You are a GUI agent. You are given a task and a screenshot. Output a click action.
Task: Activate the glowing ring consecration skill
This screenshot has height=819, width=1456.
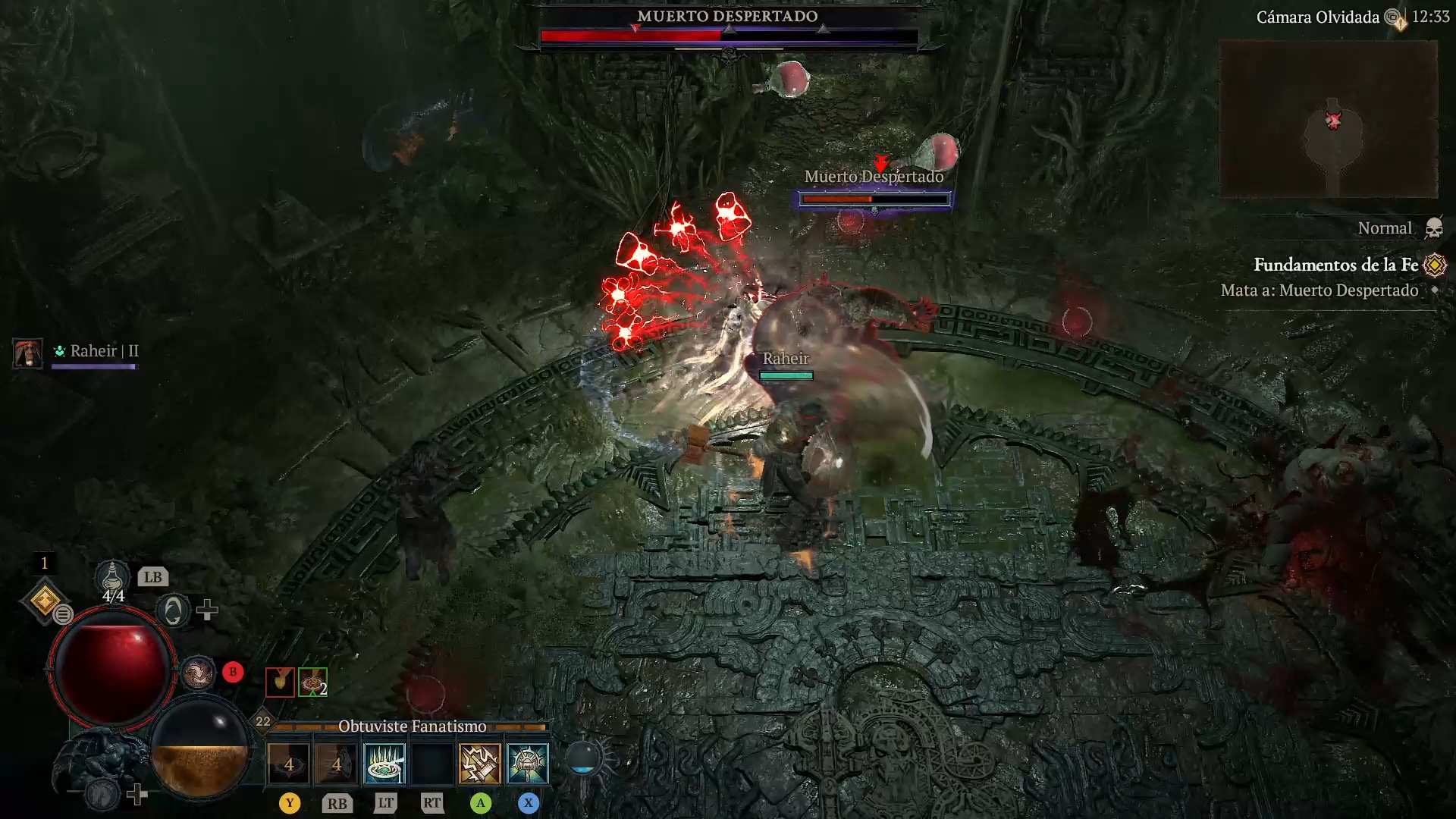click(384, 762)
